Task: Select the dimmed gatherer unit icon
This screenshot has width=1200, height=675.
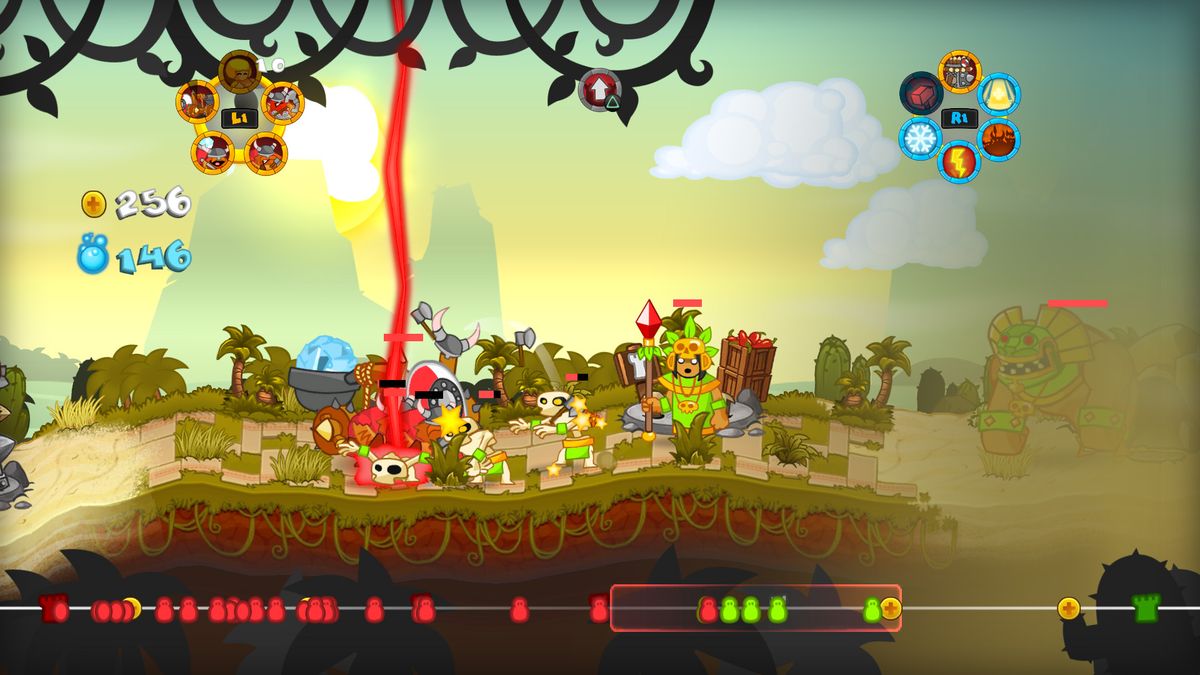Action: click(240, 70)
